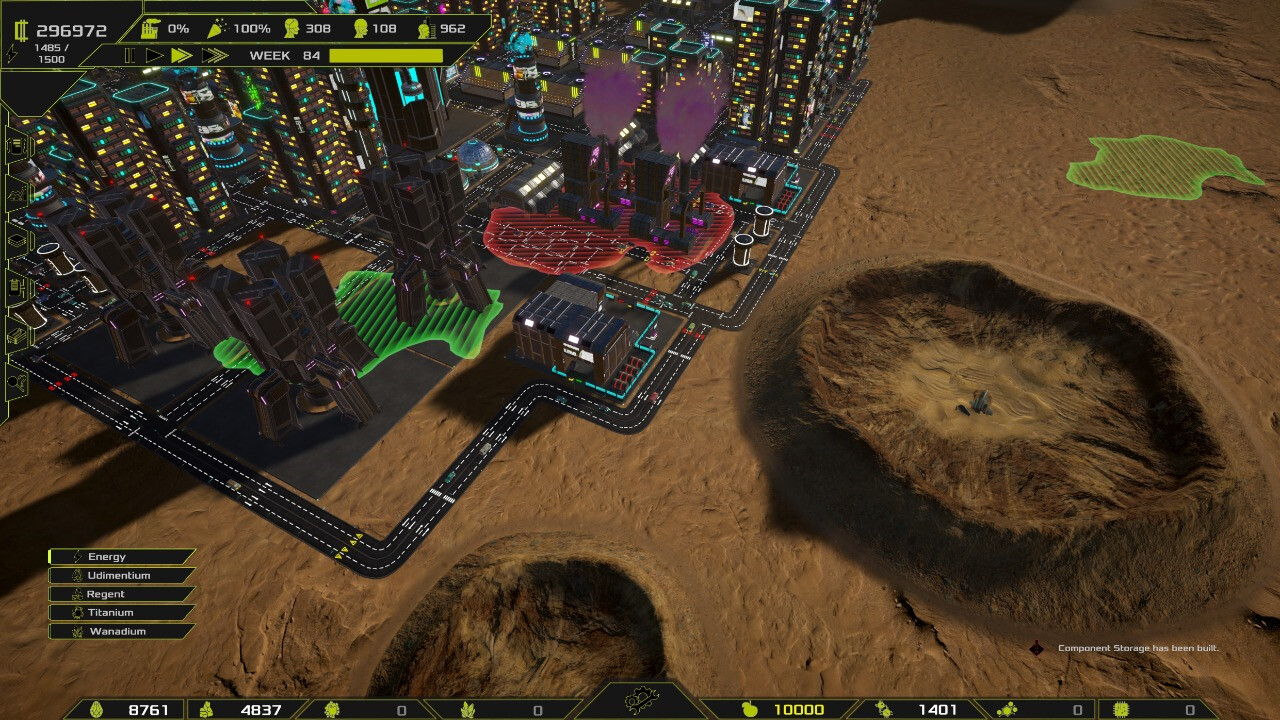Click the factory production icon showing 0%

pyautogui.click(x=150, y=28)
